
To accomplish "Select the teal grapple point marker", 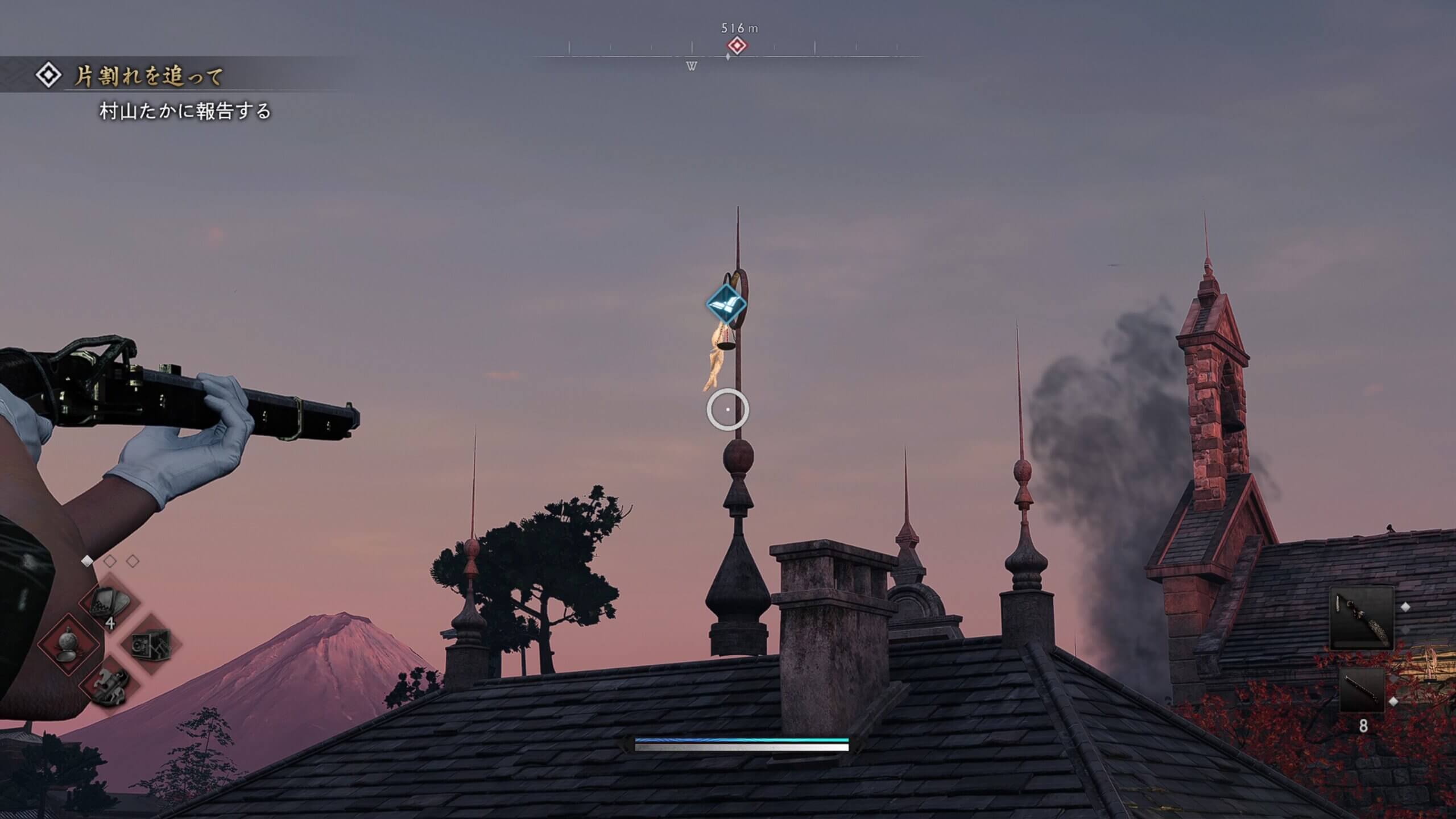I will 726,304.
